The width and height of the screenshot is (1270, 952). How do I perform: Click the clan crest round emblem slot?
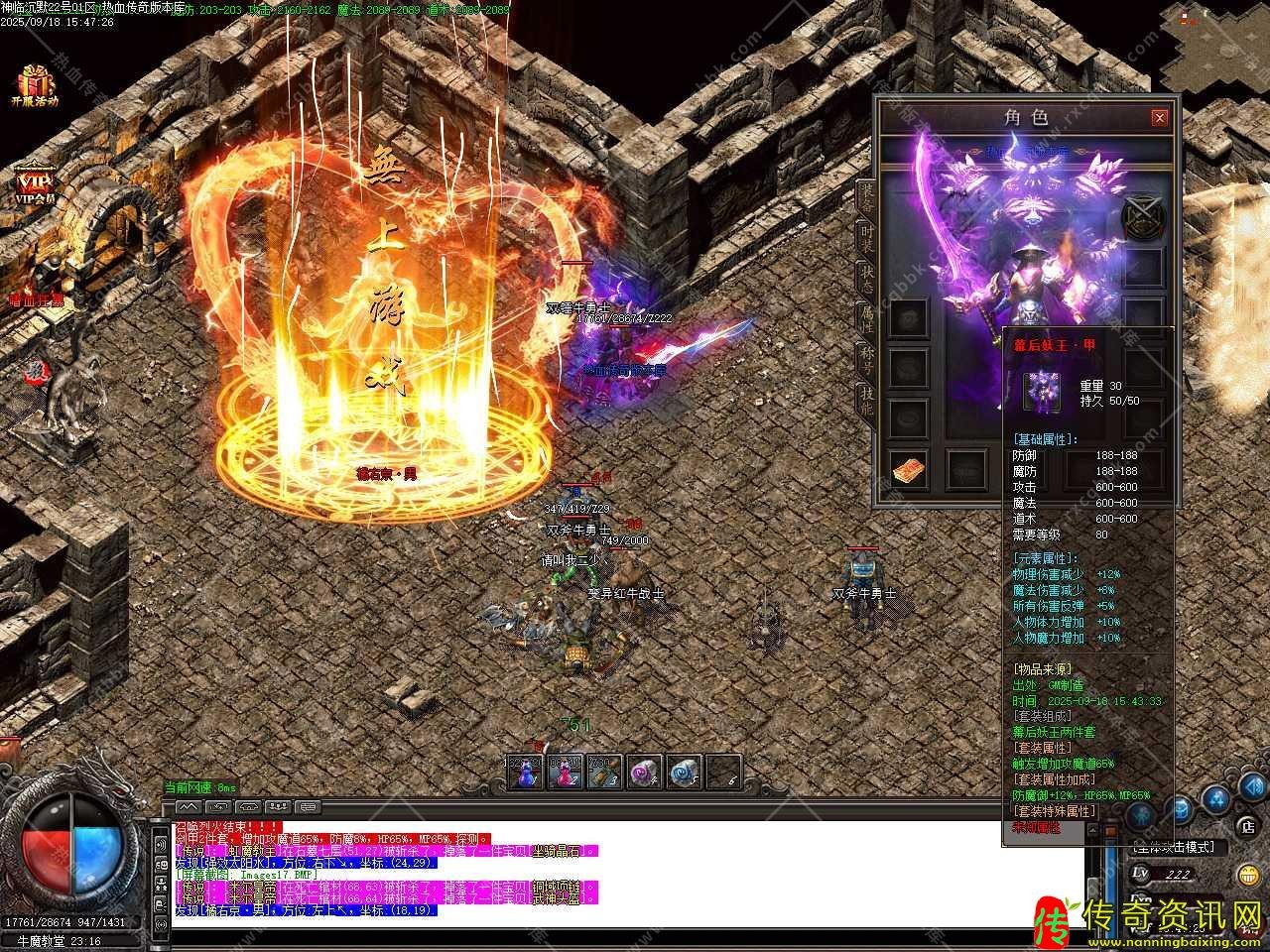click(x=1141, y=218)
